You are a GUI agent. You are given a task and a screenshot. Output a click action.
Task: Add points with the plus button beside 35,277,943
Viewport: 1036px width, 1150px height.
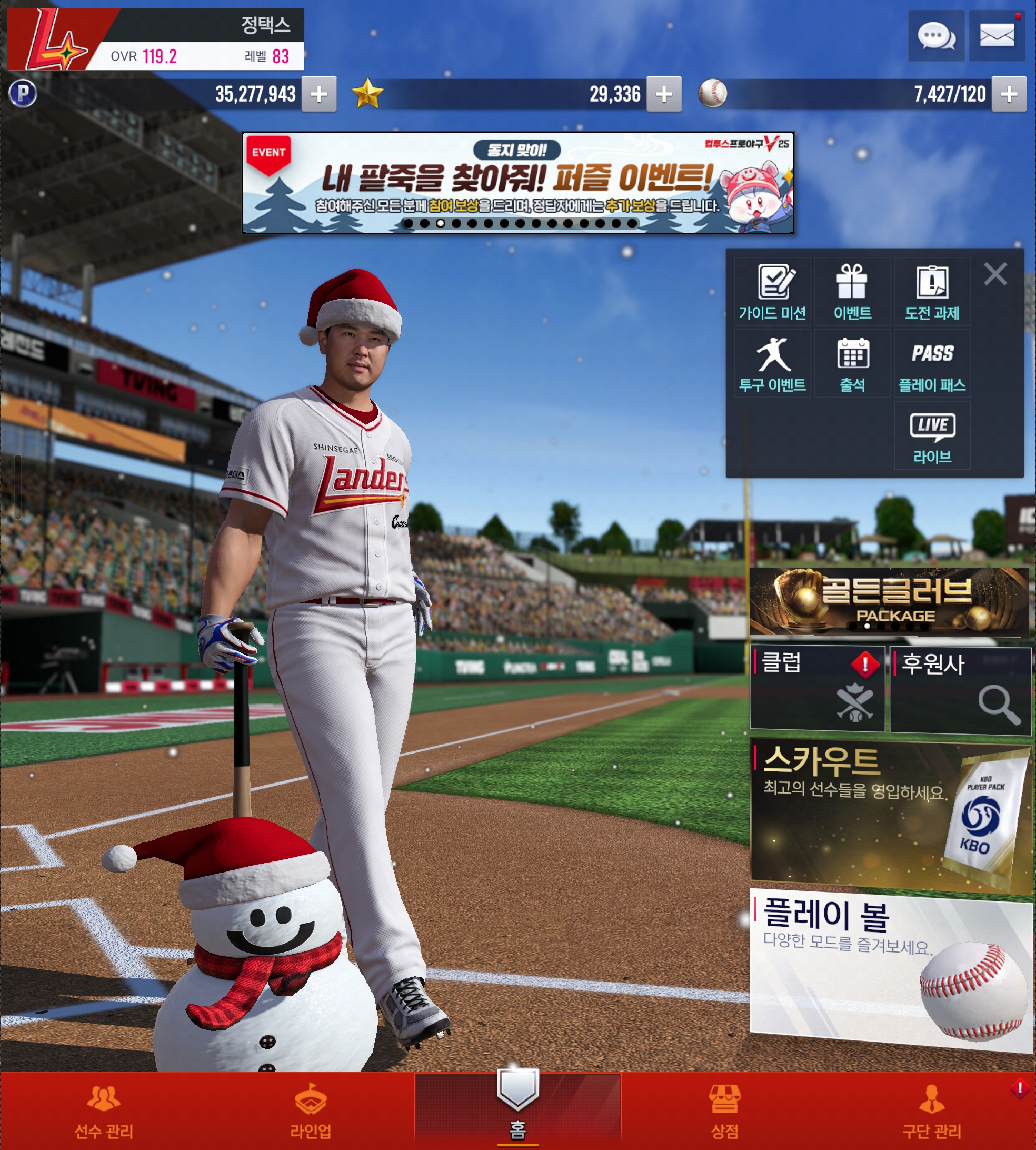tap(319, 94)
